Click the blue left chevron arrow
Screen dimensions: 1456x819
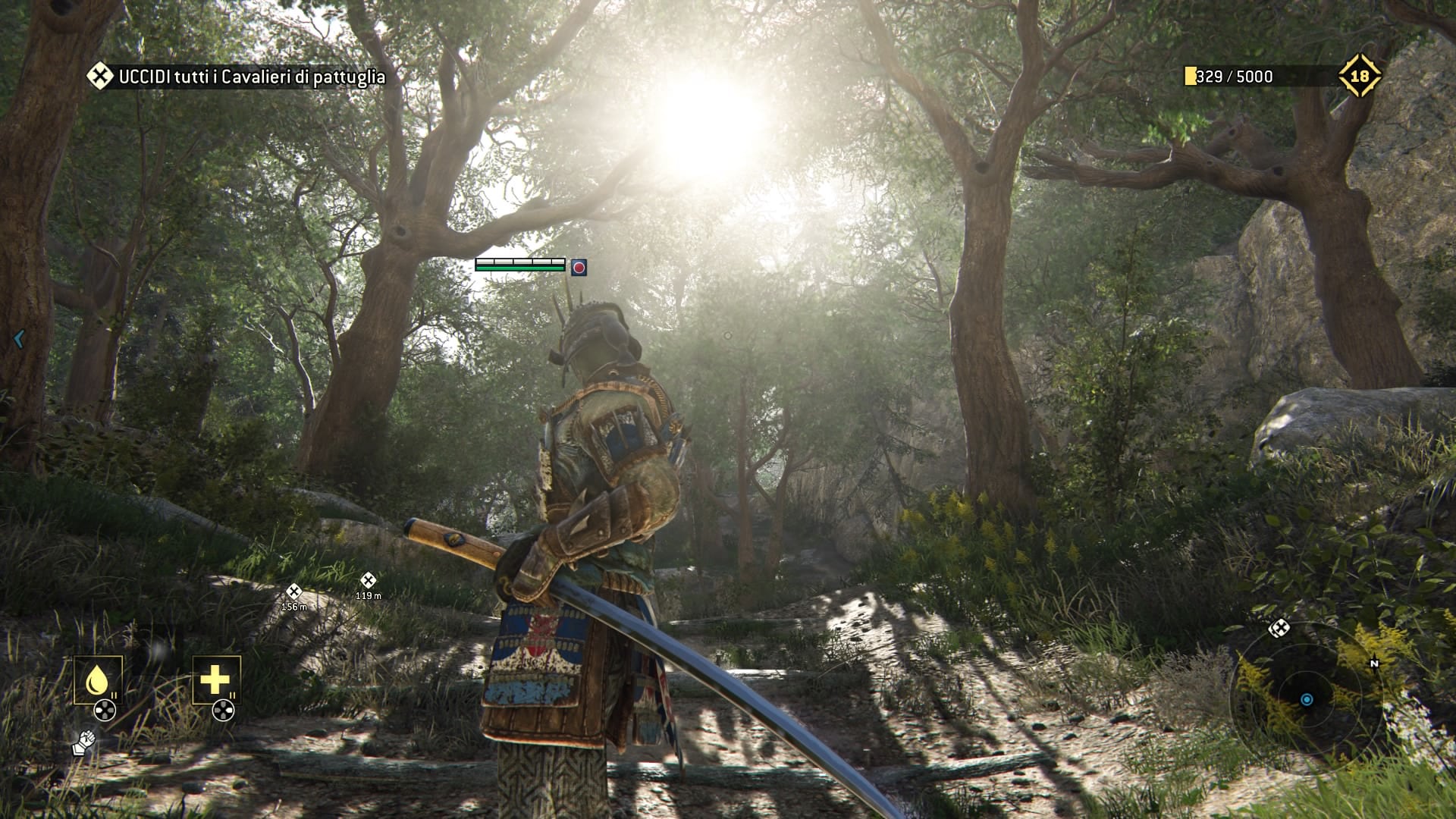[20, 339]
